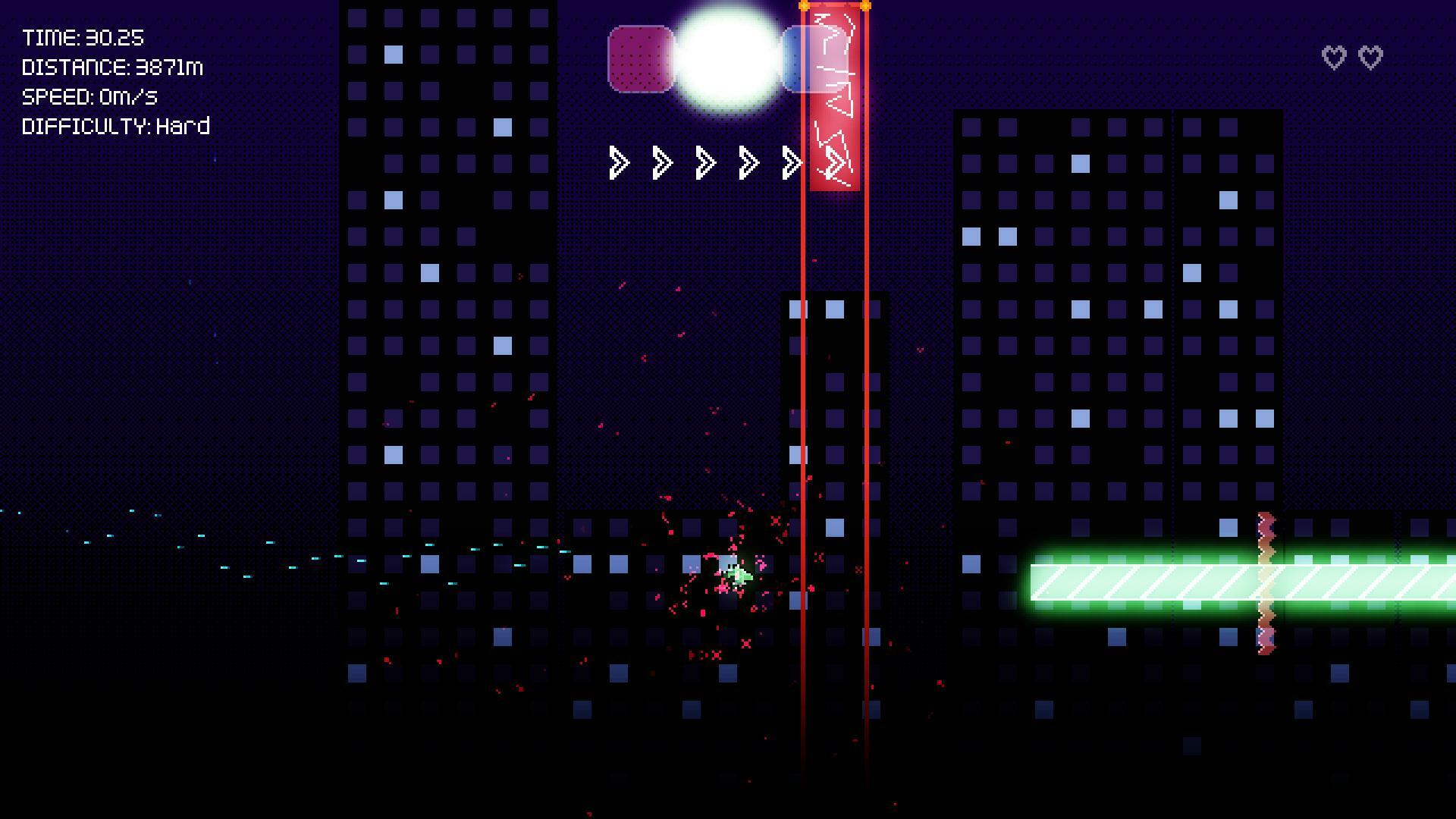Expand the middle chevron arrow in the sequence

(x=704, y=162)
